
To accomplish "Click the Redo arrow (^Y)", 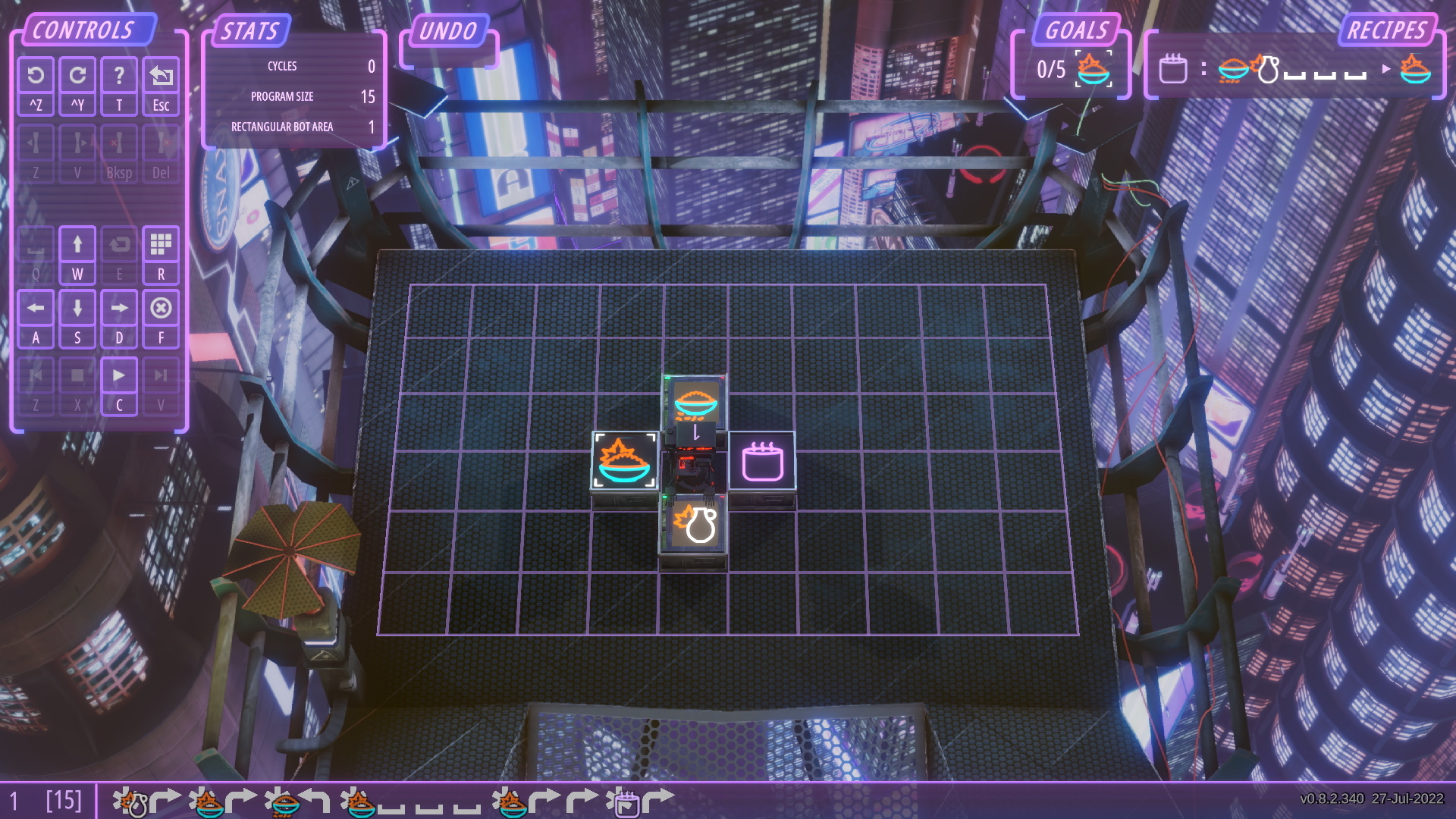I will (x=77, y=74).
